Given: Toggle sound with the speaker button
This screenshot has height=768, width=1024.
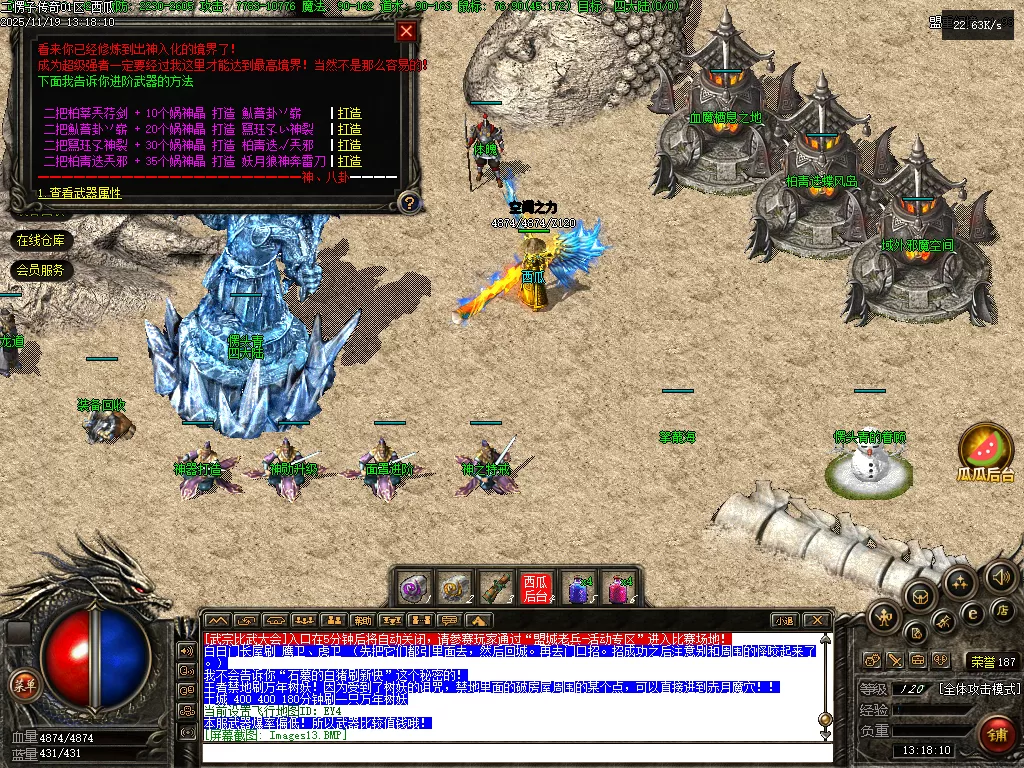Looking at the screenshot, I should point(1000,576).
